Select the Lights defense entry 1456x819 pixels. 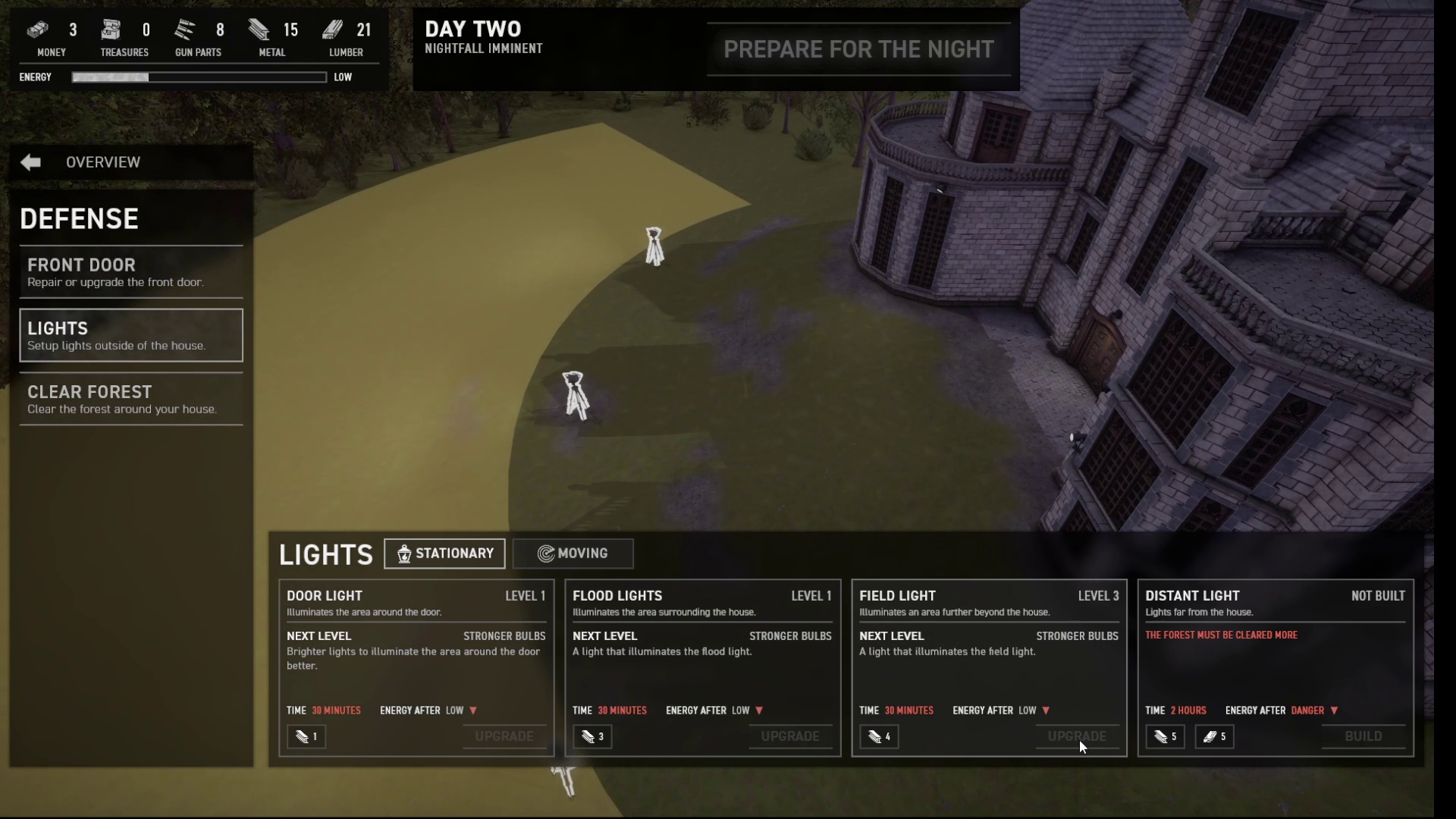(131, 335)
